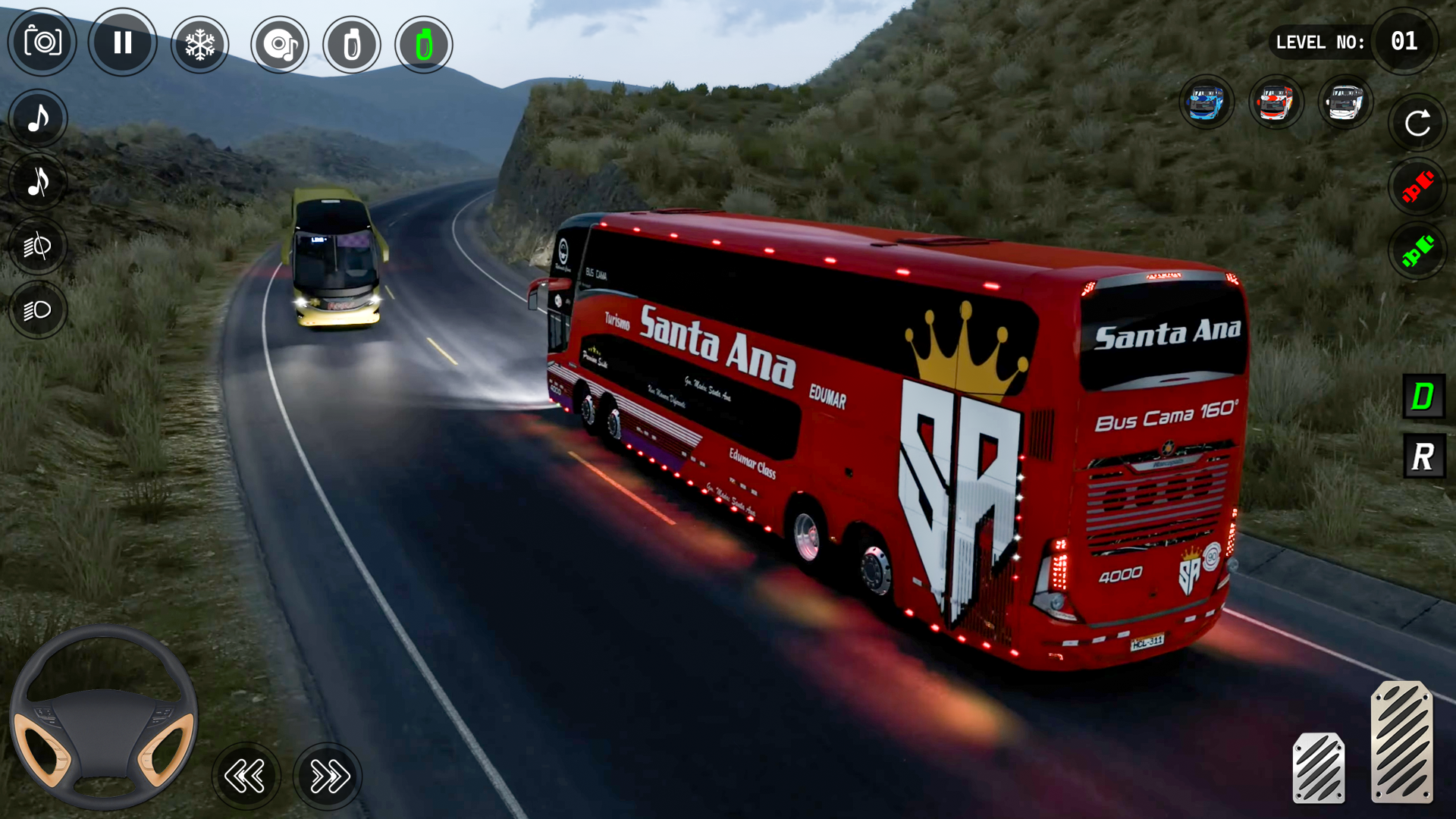The width and height of the screenshot is (1456, 819).
Task: Select the green remote key icon
Action: (x=424, y=45)
